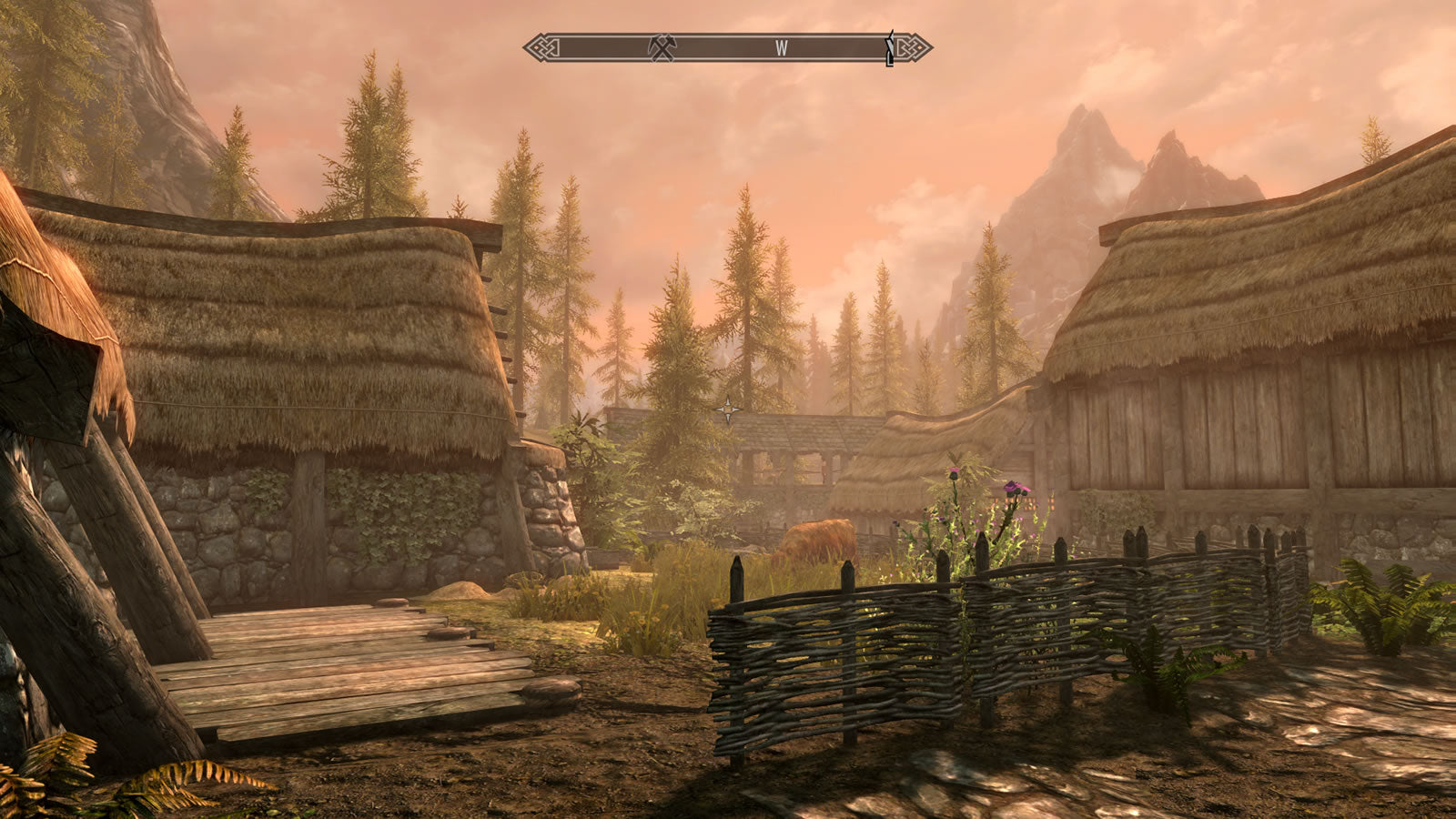Click the crossed pickaxes marker on compass
This screenshot has width=1456, height=819.
click(662, 48)
